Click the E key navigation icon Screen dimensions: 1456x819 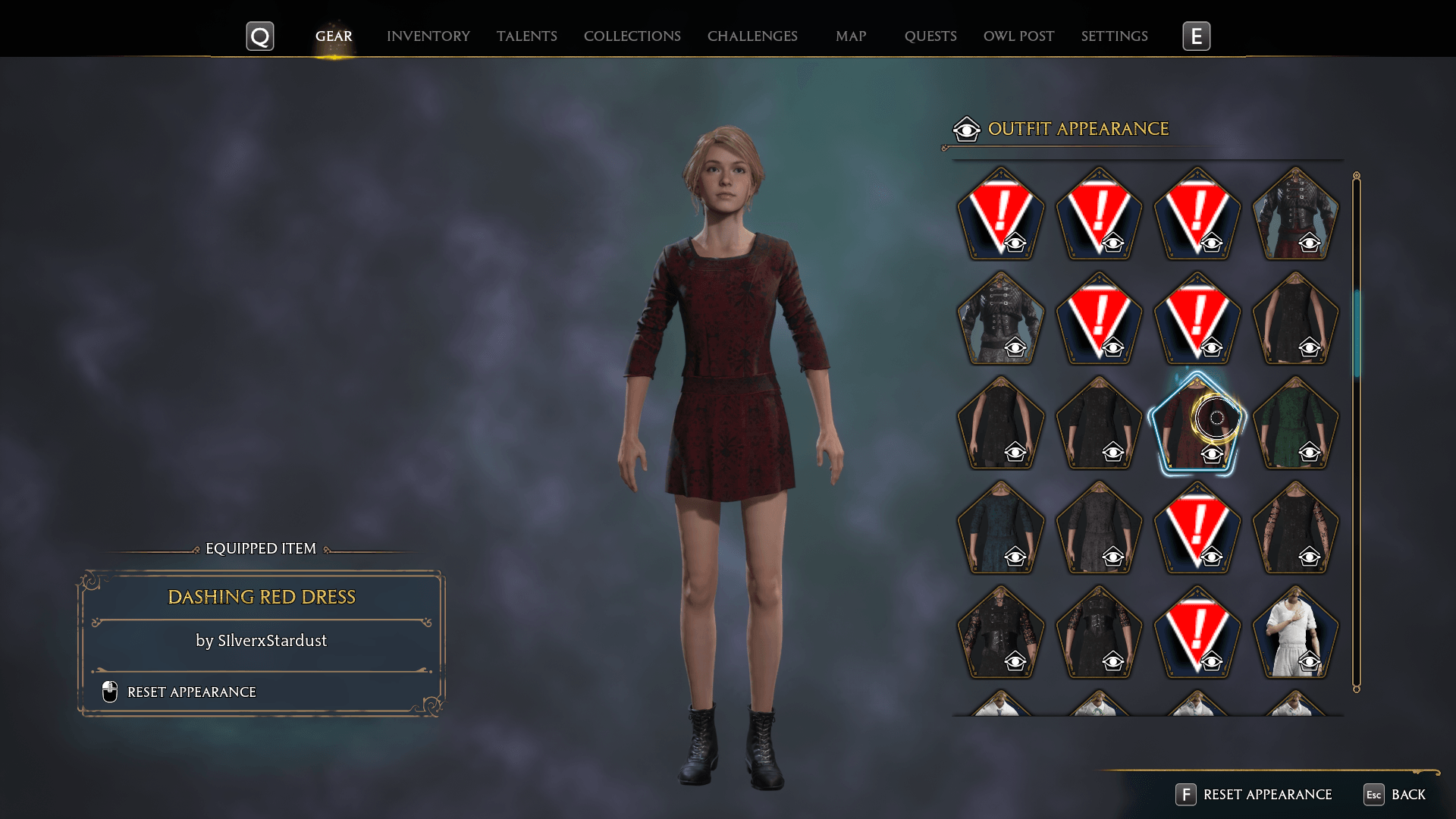[x=1197, y=35]
